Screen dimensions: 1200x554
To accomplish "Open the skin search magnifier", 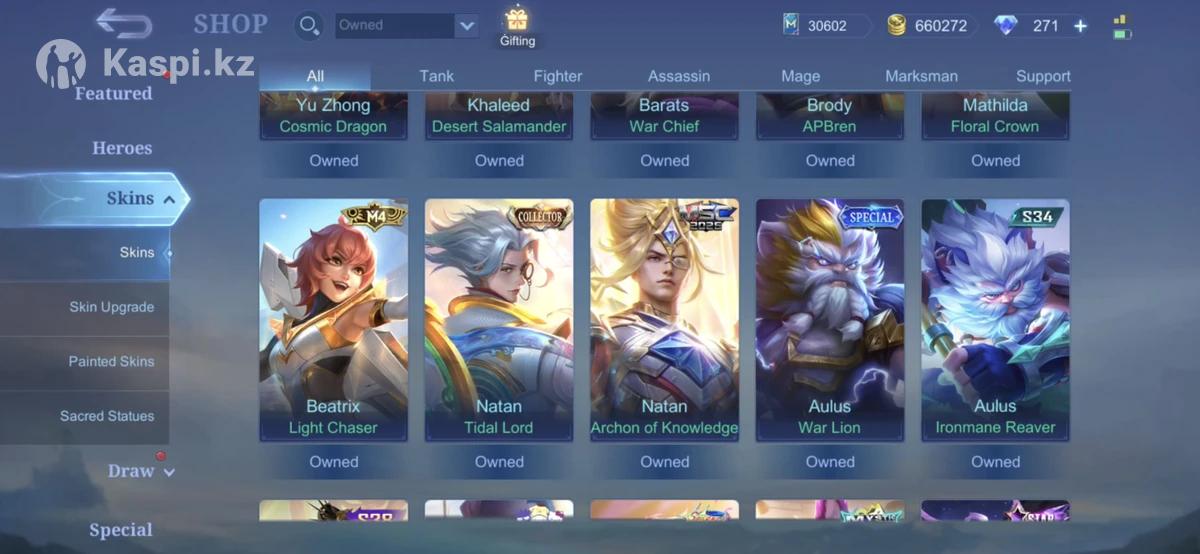I will [310, 26].
